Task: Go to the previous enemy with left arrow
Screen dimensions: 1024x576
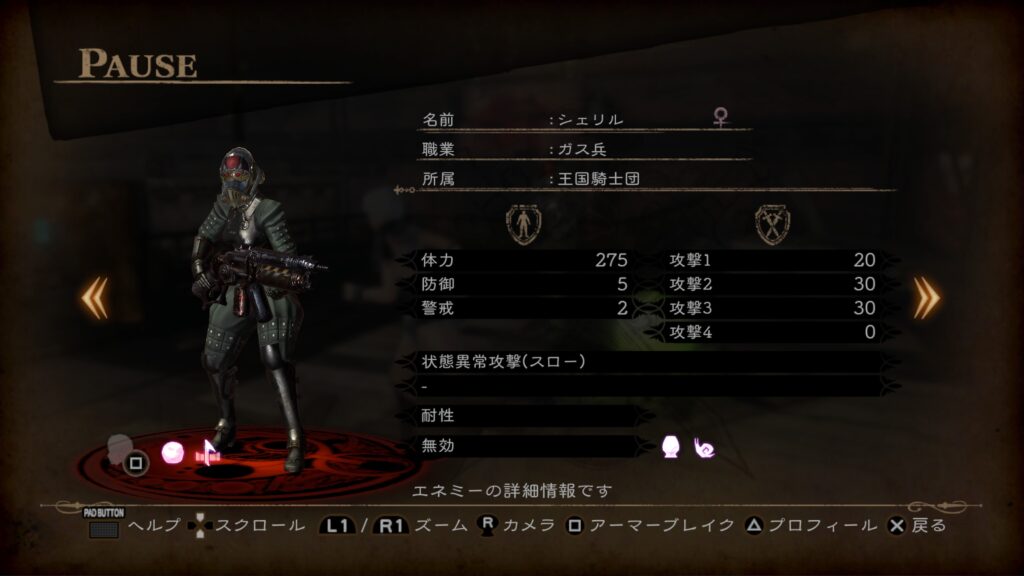Action: [x=95, y=297]
